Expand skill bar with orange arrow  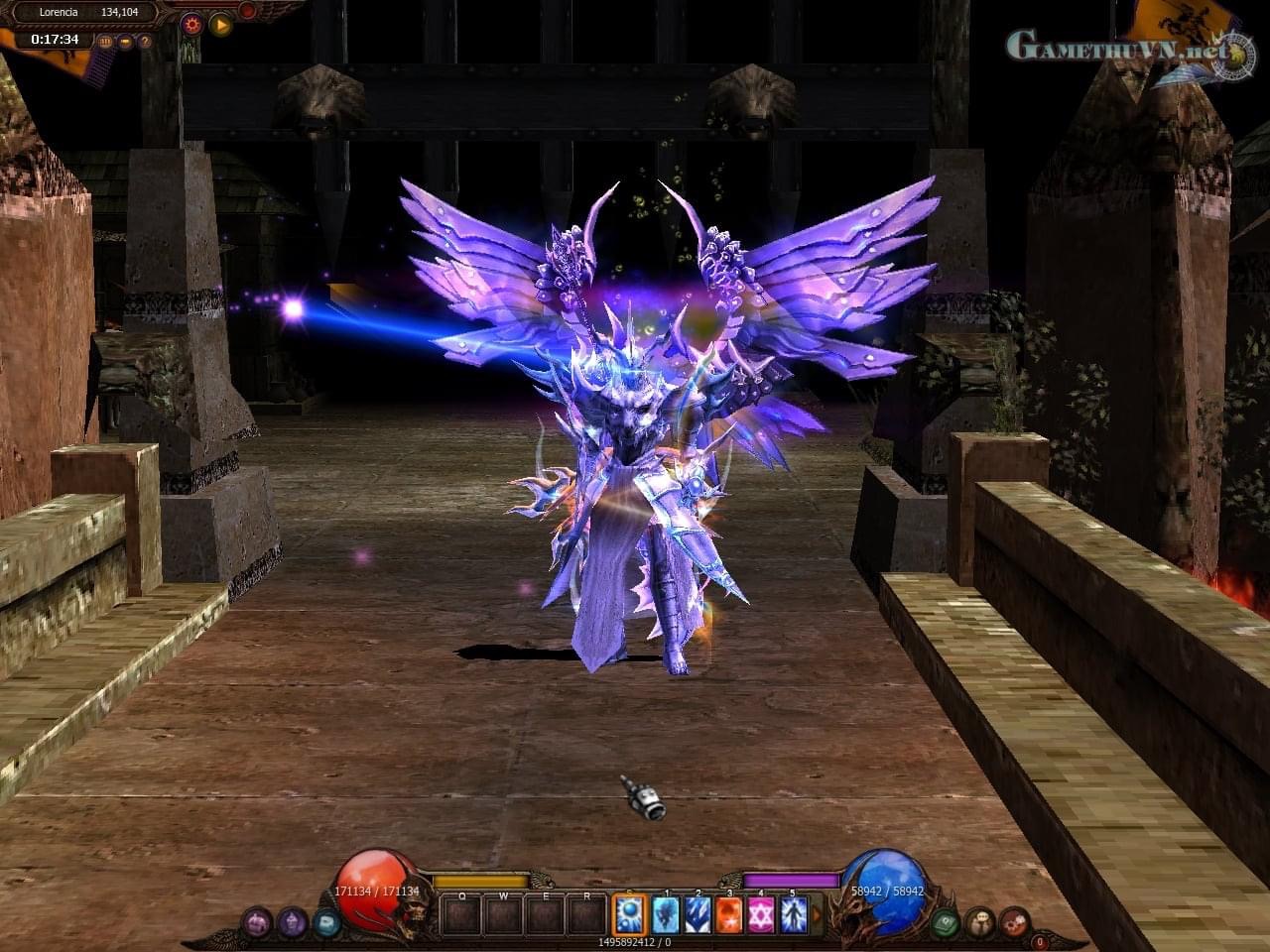(818, 913)
